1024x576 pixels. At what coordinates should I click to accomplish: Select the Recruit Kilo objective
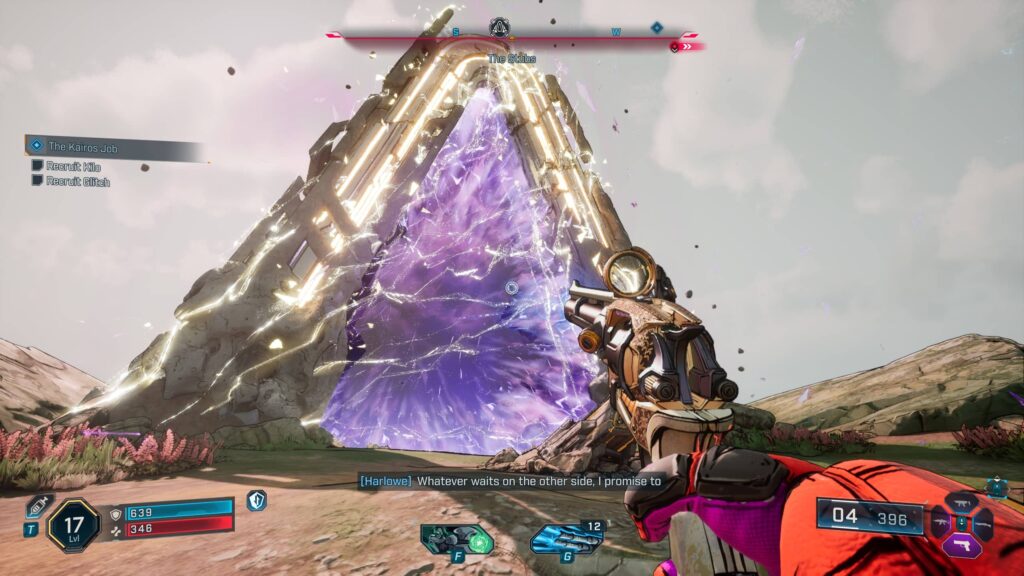(x=70, y=166)
